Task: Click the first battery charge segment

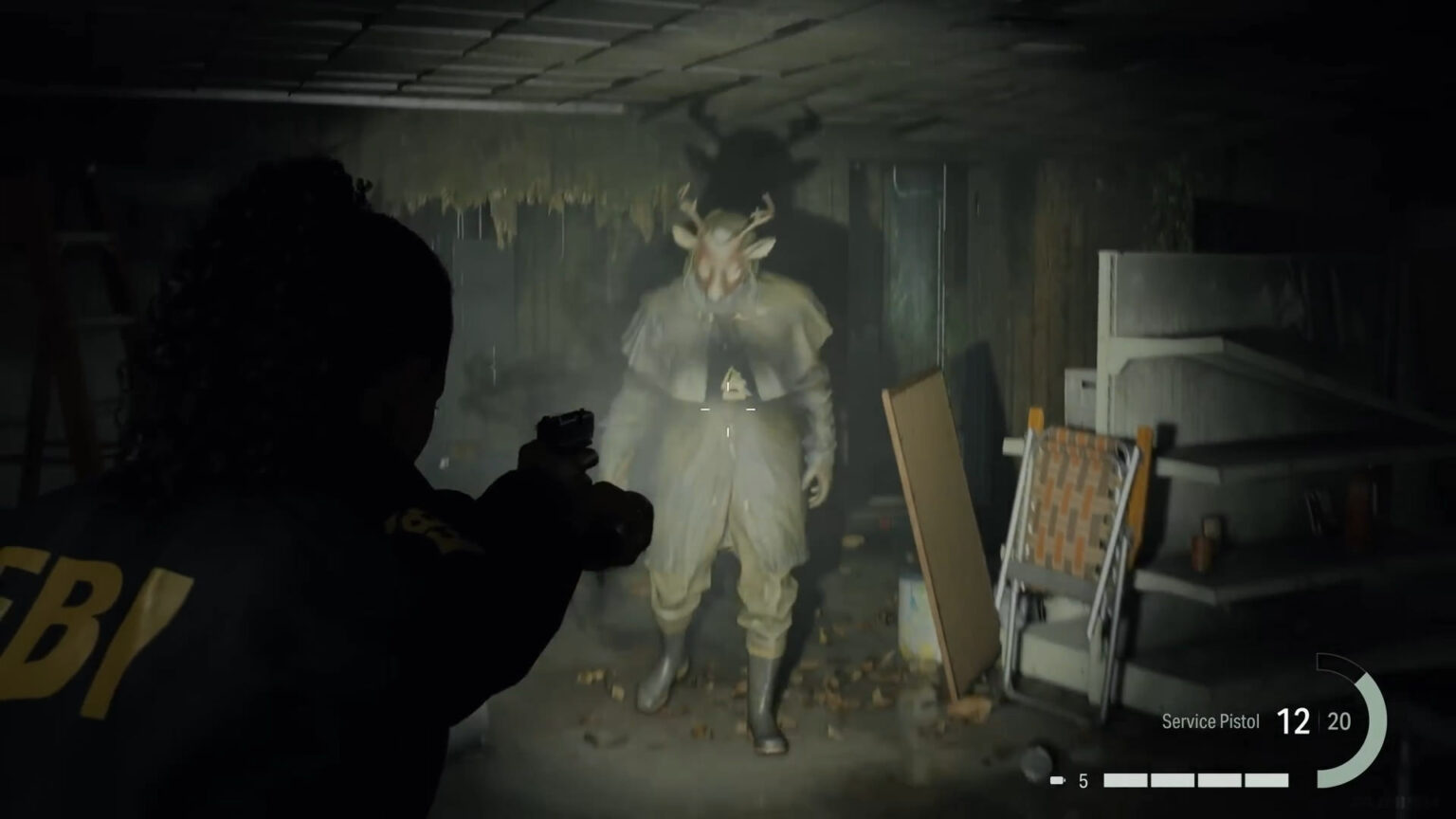Action: point(1126,779)
